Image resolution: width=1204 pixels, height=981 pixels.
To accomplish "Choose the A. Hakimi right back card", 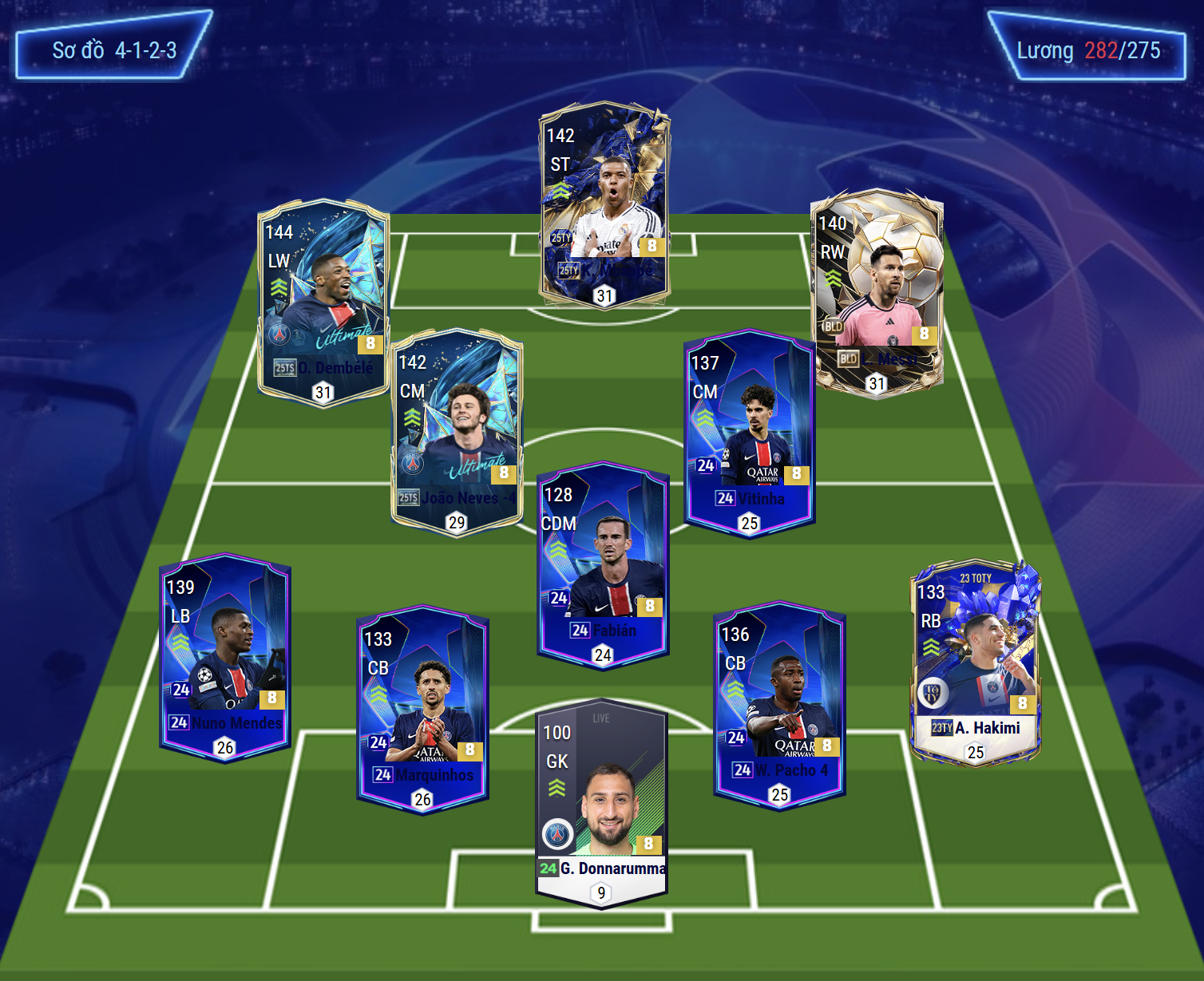I will coord(975,662).
